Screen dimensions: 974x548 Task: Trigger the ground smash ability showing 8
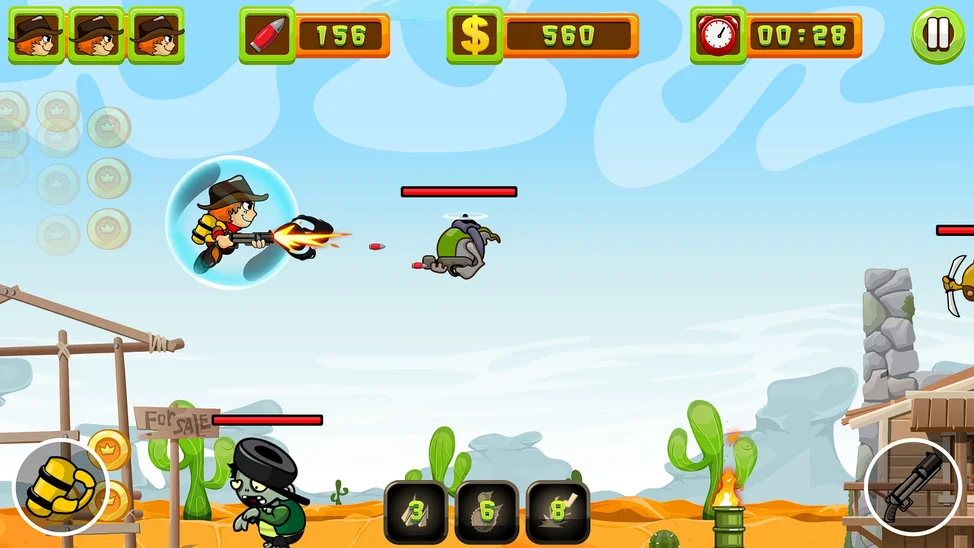pyautogui.click(x=558, y=512)
